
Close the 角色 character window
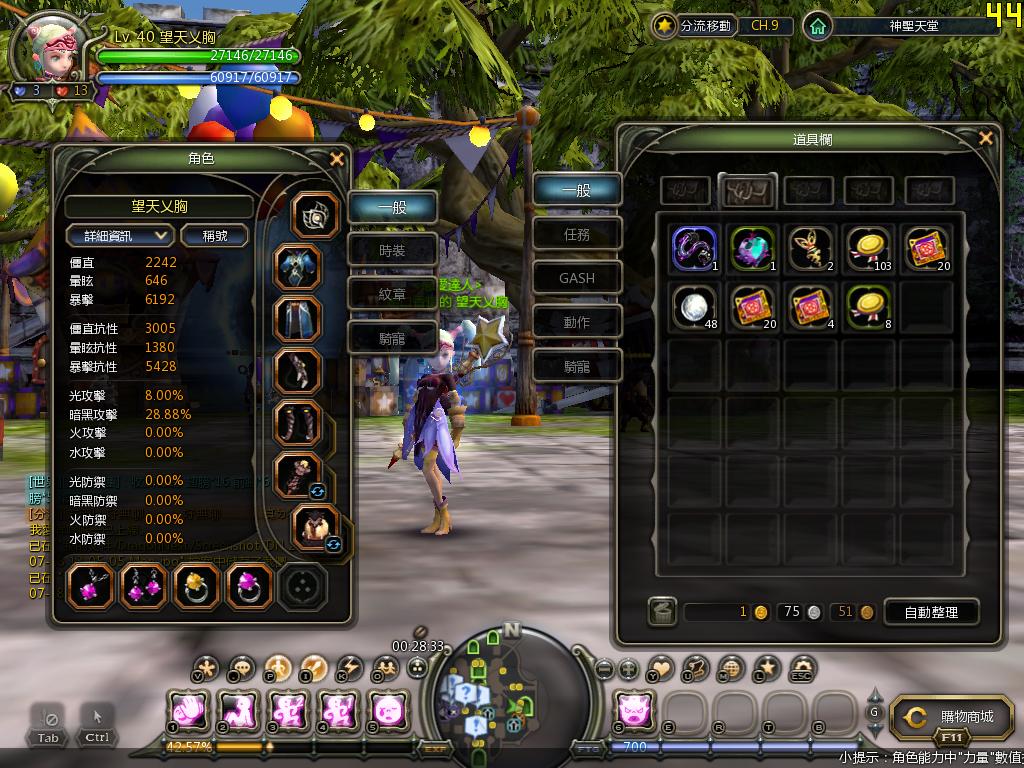click(x=337, y=159)
